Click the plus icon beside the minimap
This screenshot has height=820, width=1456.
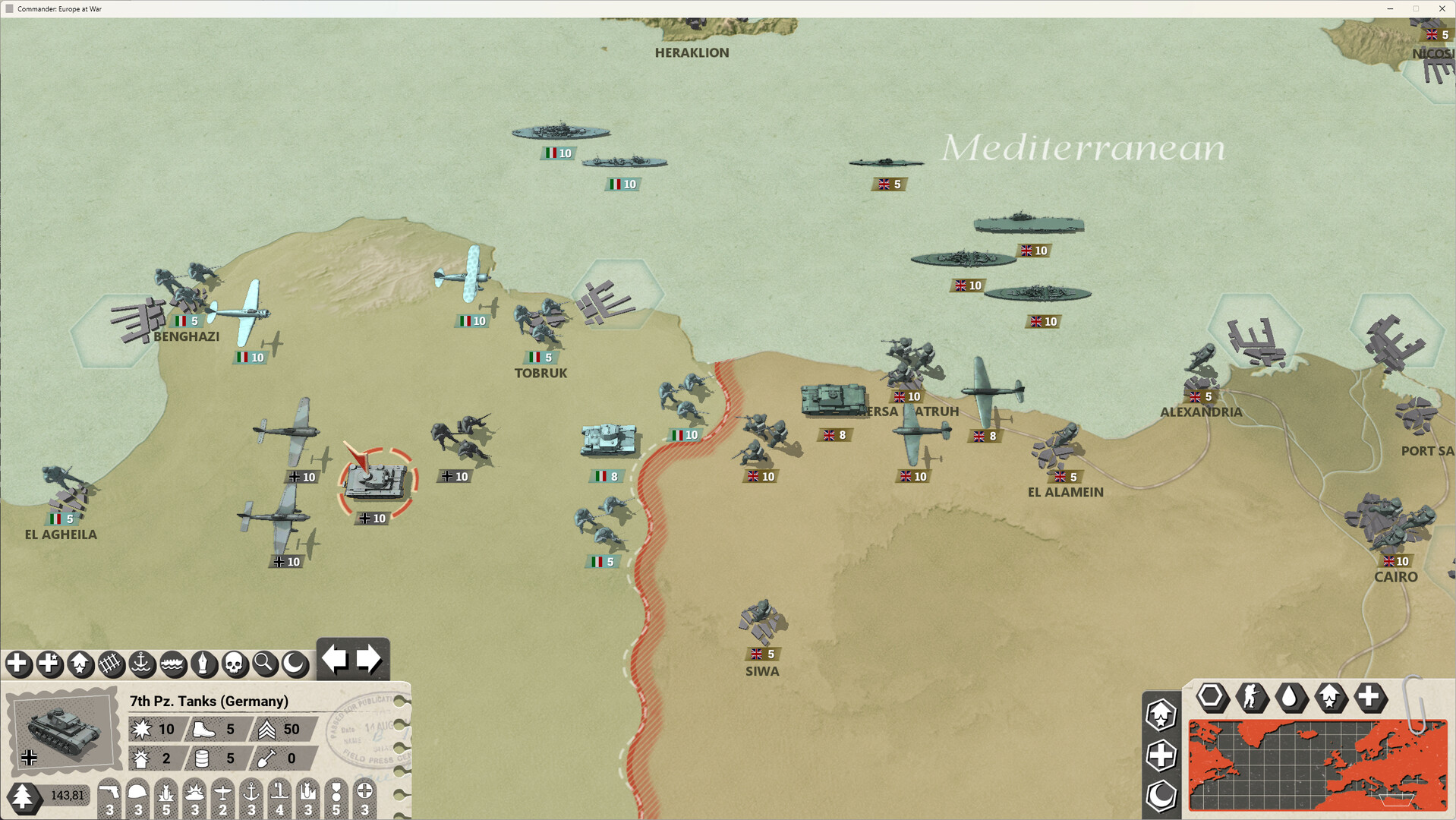[1161, 756]
